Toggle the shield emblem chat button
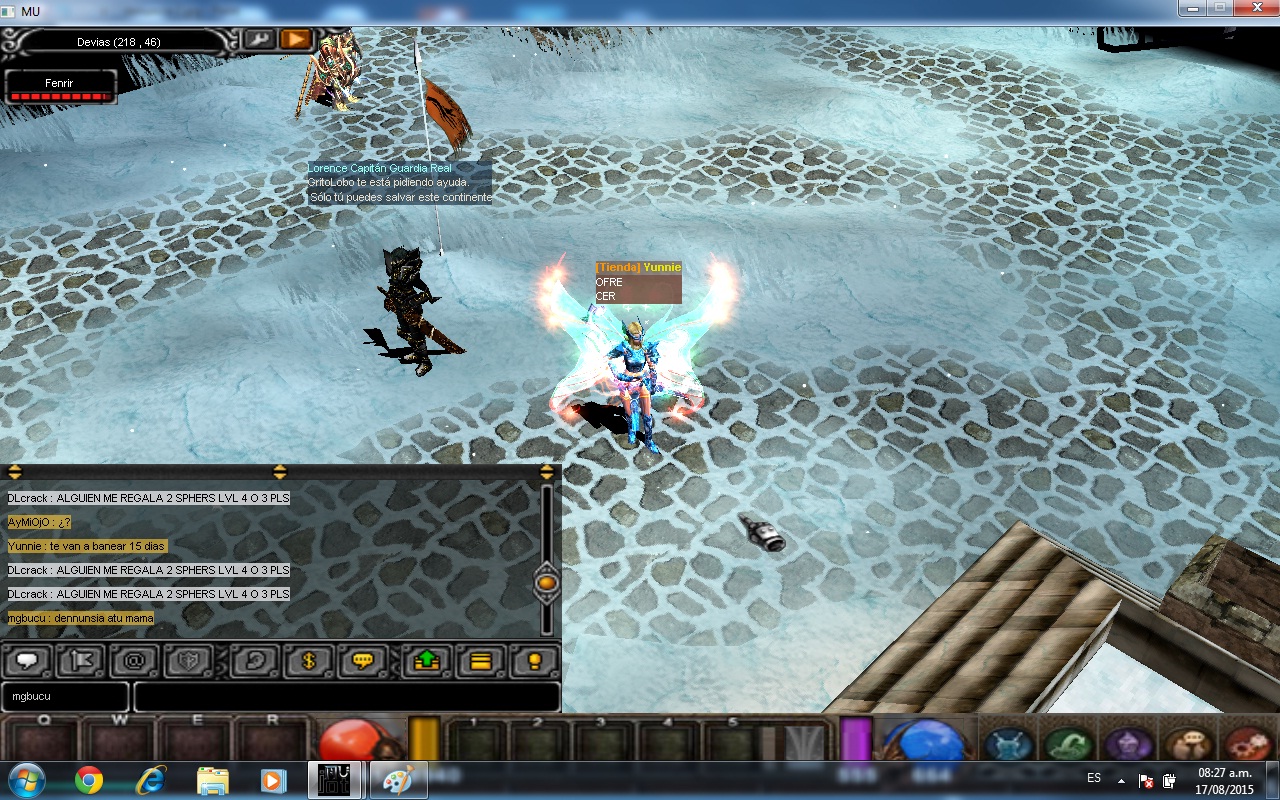This screenshot has width=1280, height=800. 189,661
